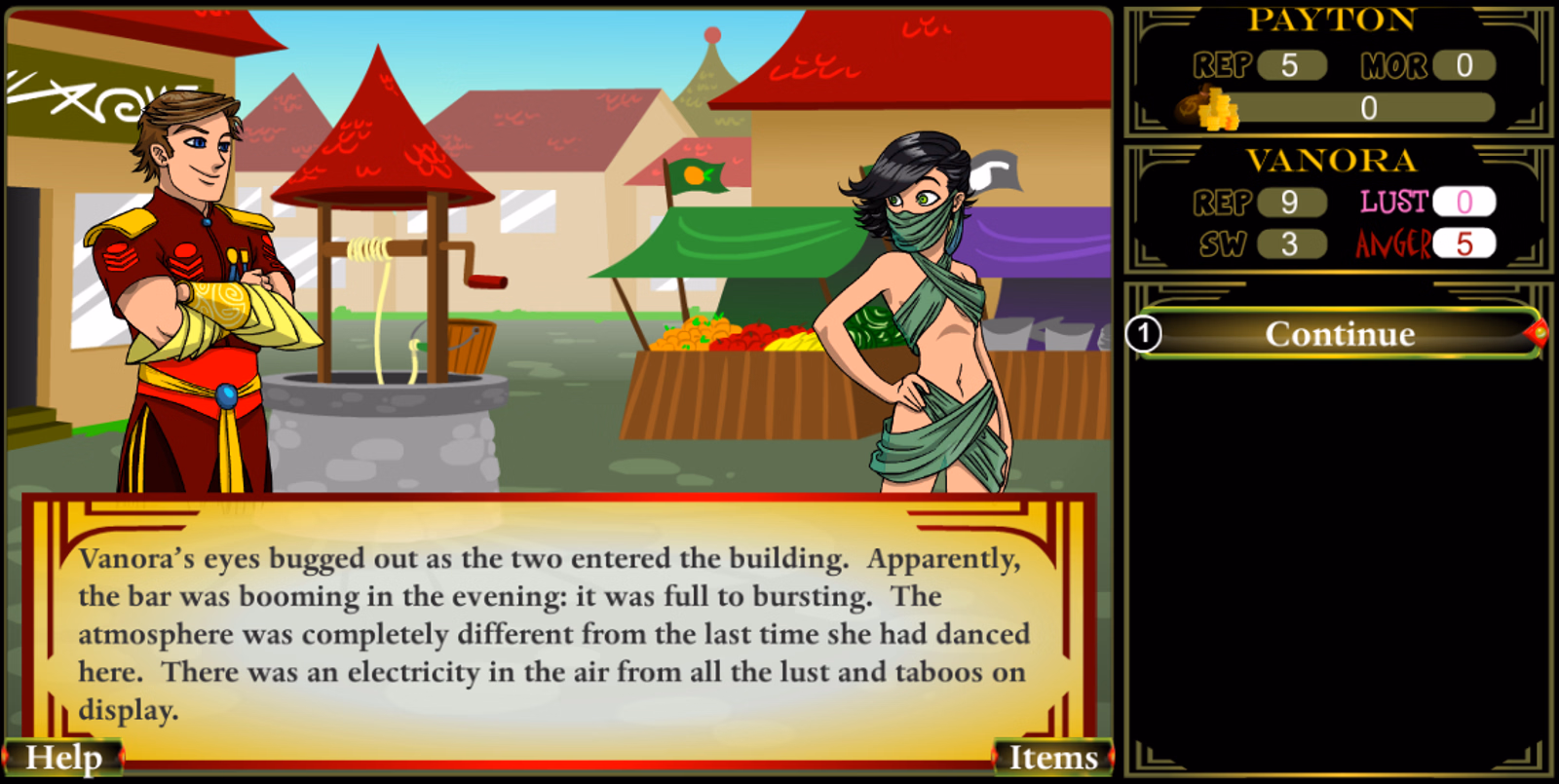Open the Items inventory
The width and height of the screenshot is (1559, 784).
tap(1052, 756)
